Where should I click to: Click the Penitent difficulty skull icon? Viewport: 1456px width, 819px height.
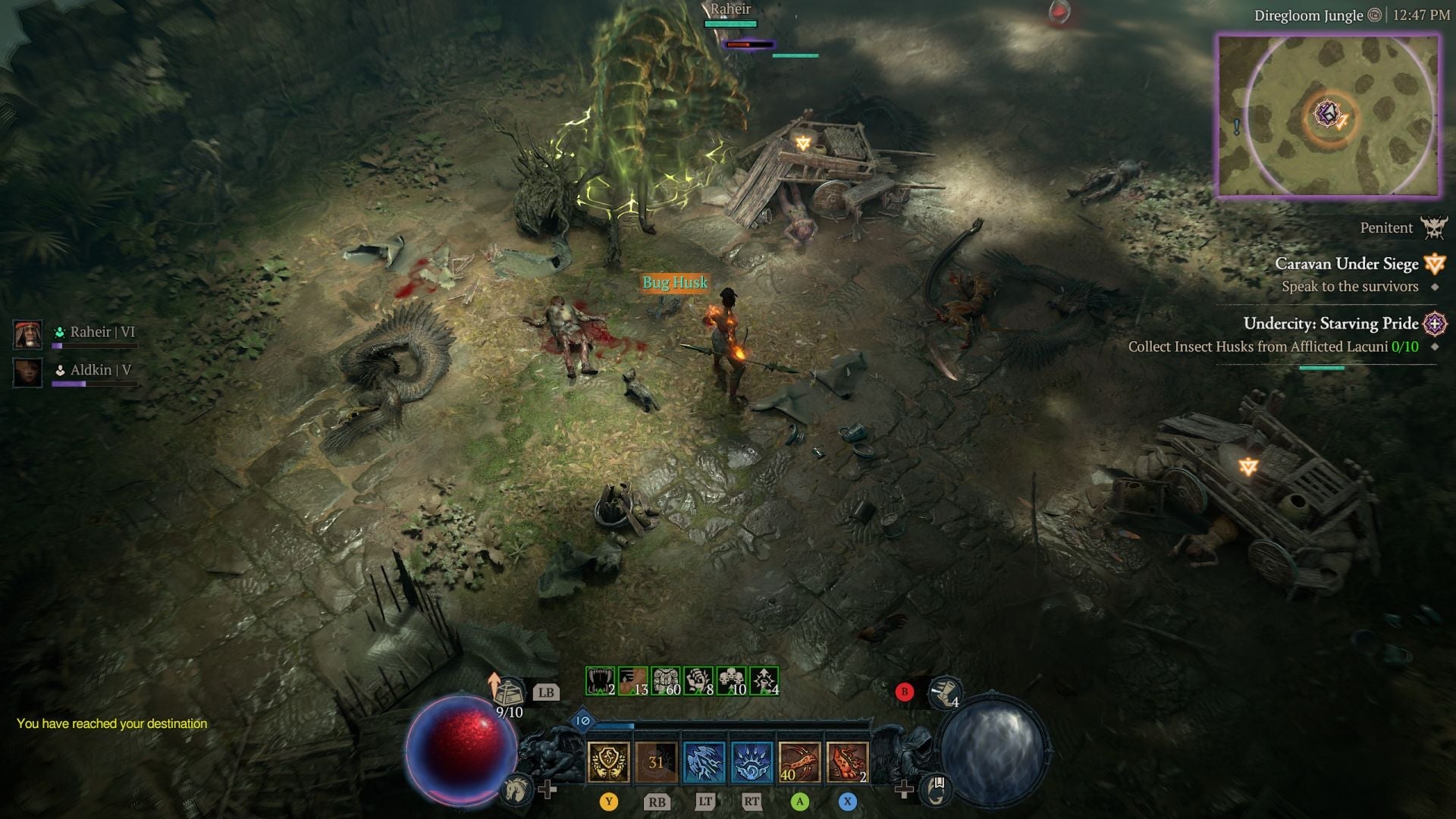(x=1434, y=227)
